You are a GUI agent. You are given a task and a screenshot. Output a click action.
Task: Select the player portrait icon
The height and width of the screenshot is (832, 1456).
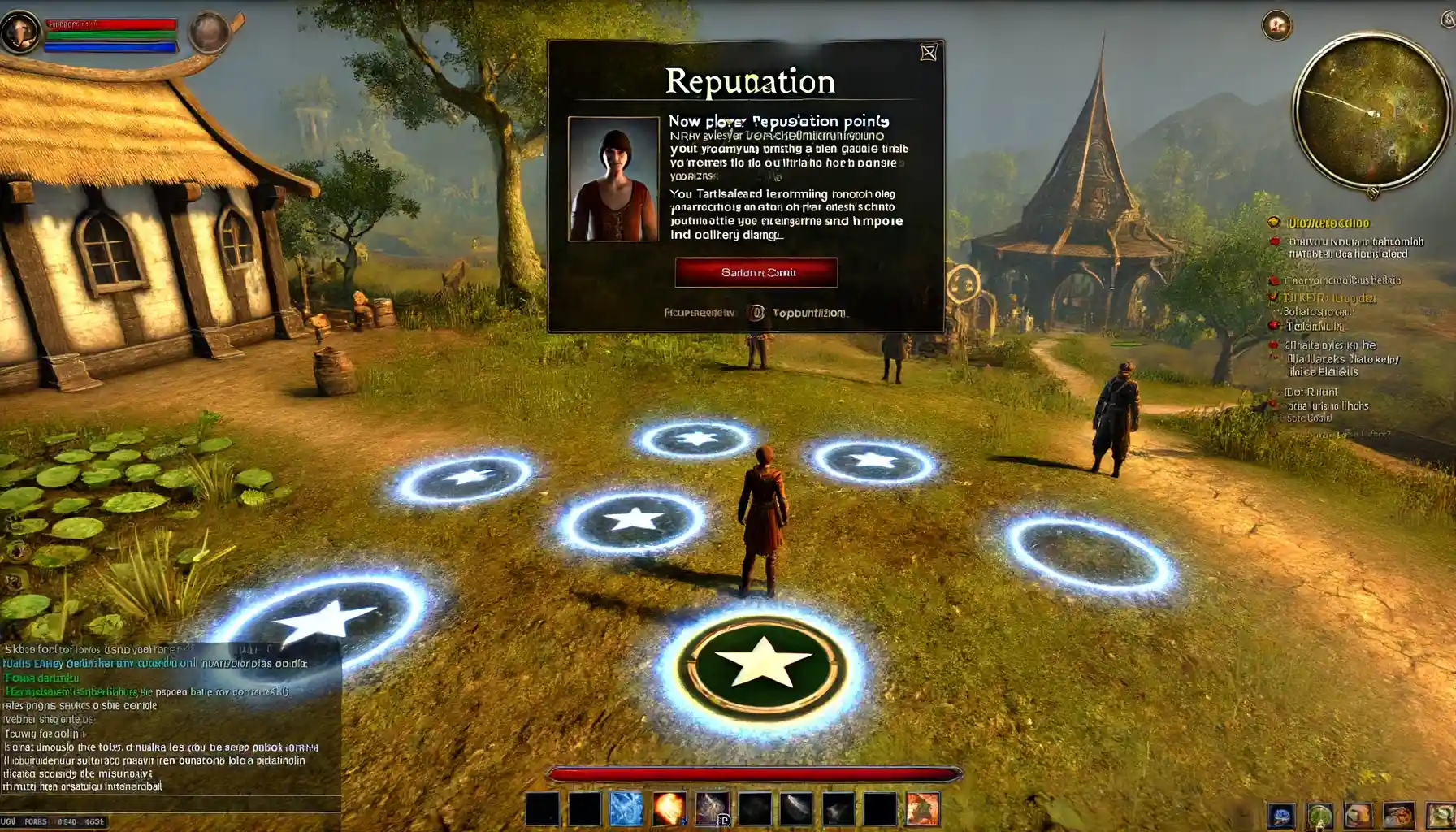click(19, 32)
